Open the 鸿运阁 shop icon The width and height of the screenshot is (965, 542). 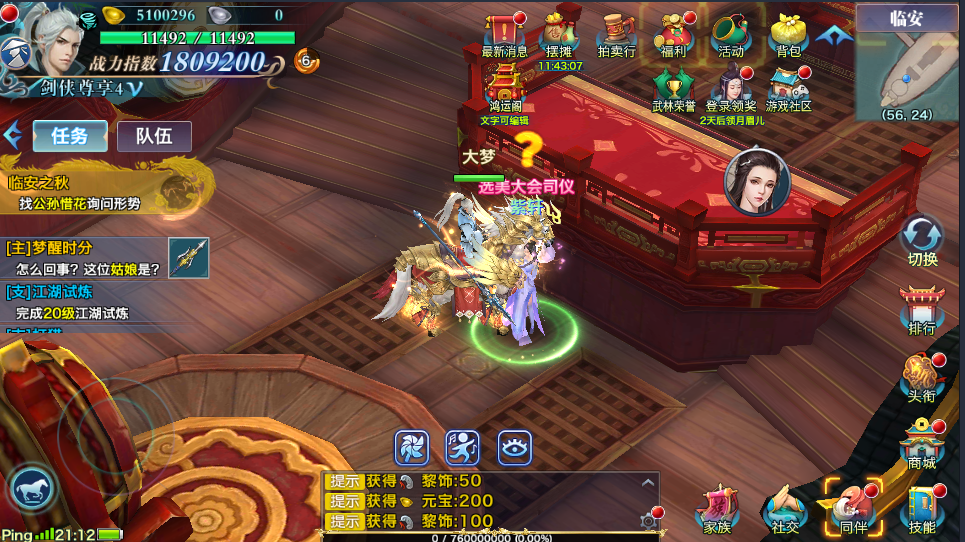coord(505,84)
